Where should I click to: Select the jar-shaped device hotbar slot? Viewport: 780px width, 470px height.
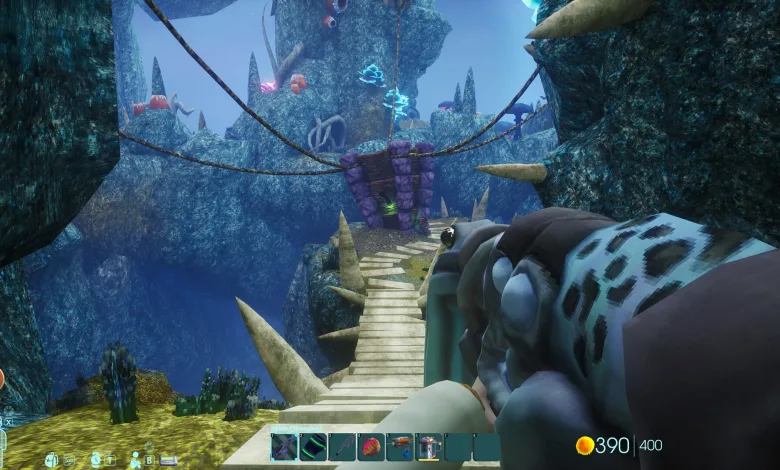pyautogui.click(x=430, y=446)
